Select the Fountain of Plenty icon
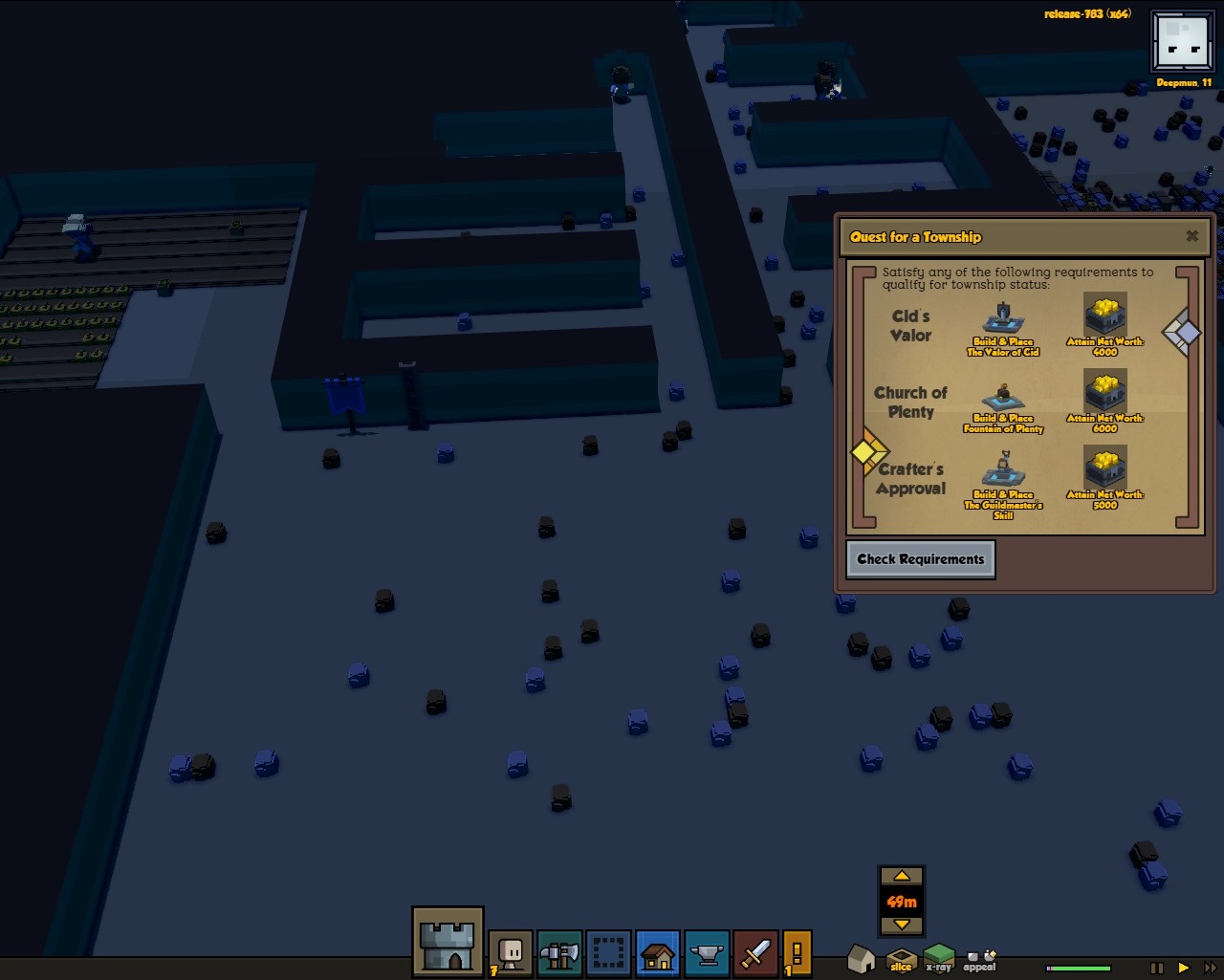The width and height of the screenshot is (1224, 980). coord(1003,397)
